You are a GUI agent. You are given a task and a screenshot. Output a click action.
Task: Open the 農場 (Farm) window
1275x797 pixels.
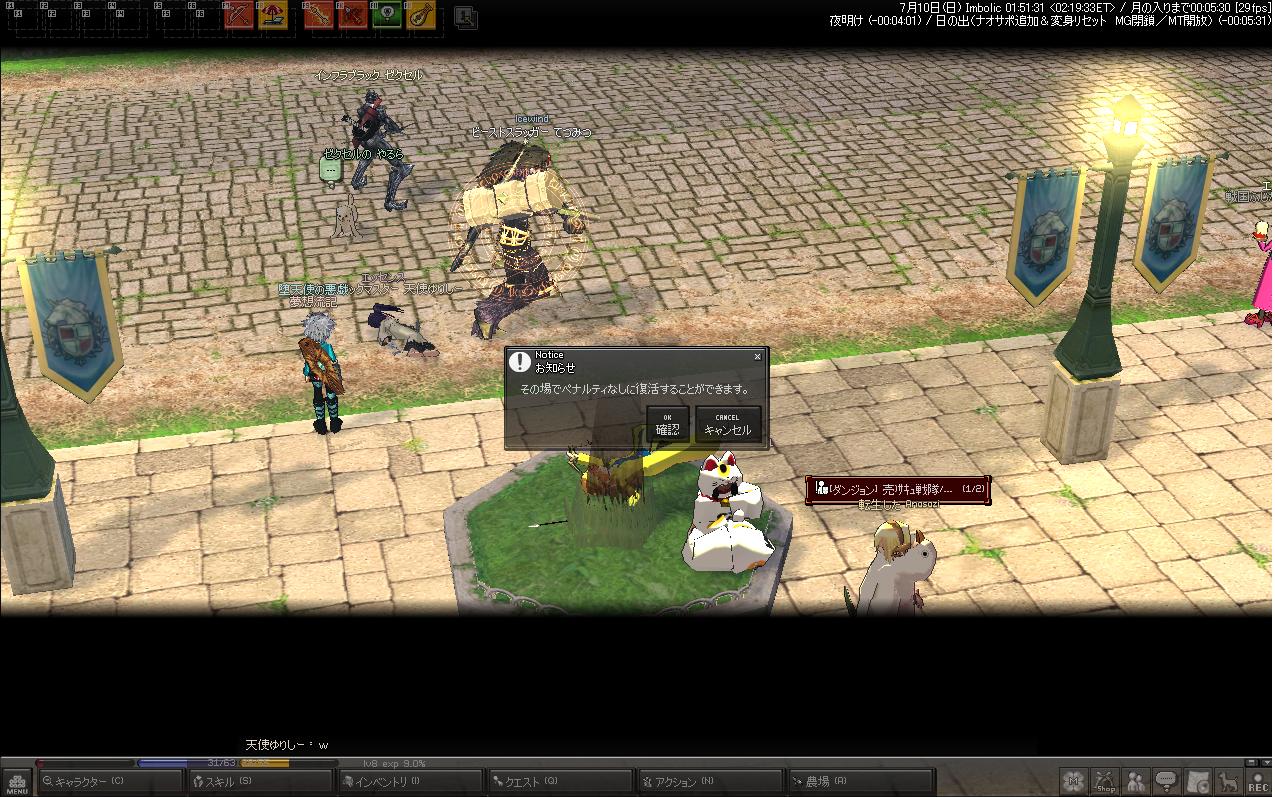(x=860, y=782)
